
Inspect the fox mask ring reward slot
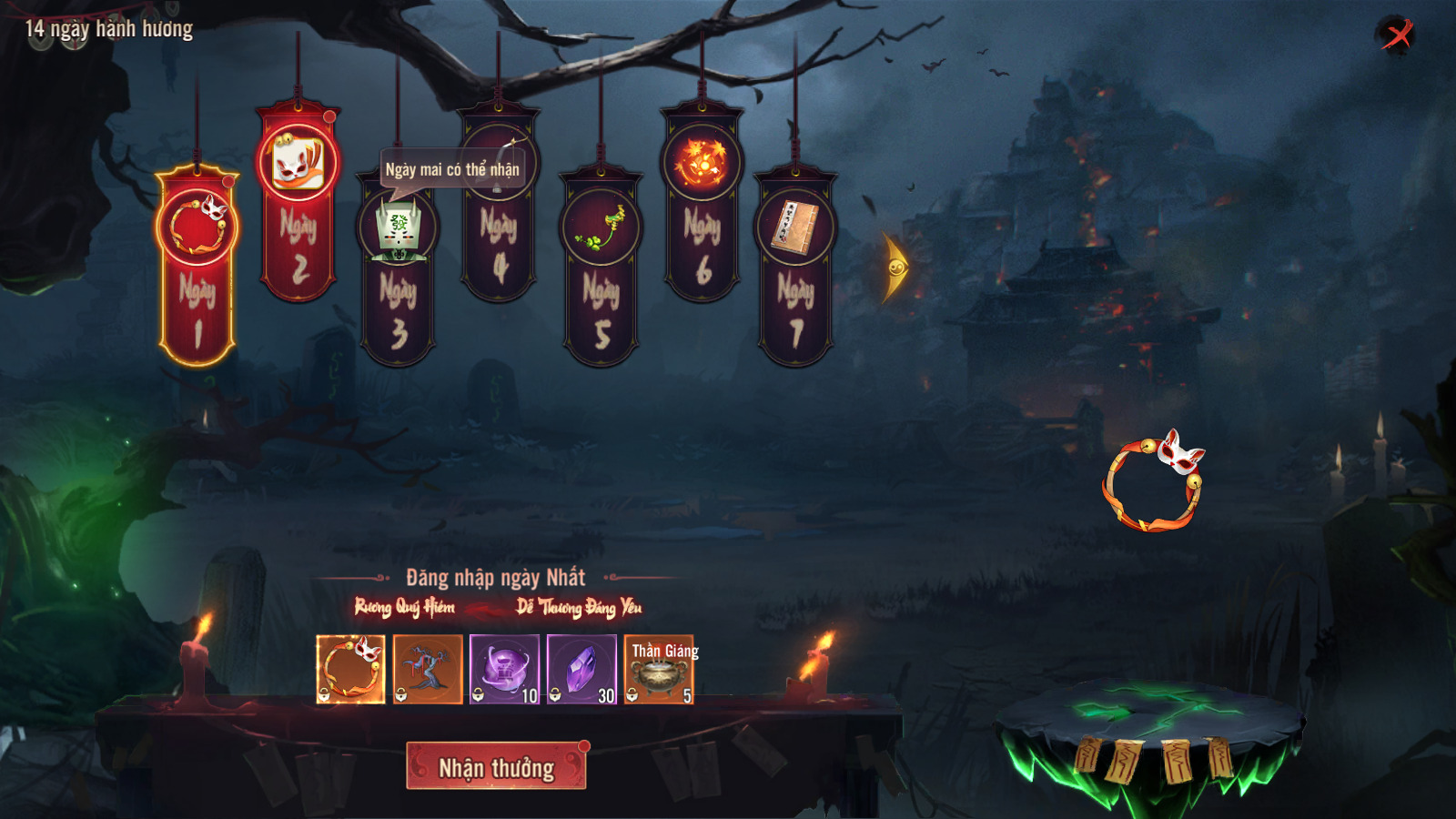point(350,670)
